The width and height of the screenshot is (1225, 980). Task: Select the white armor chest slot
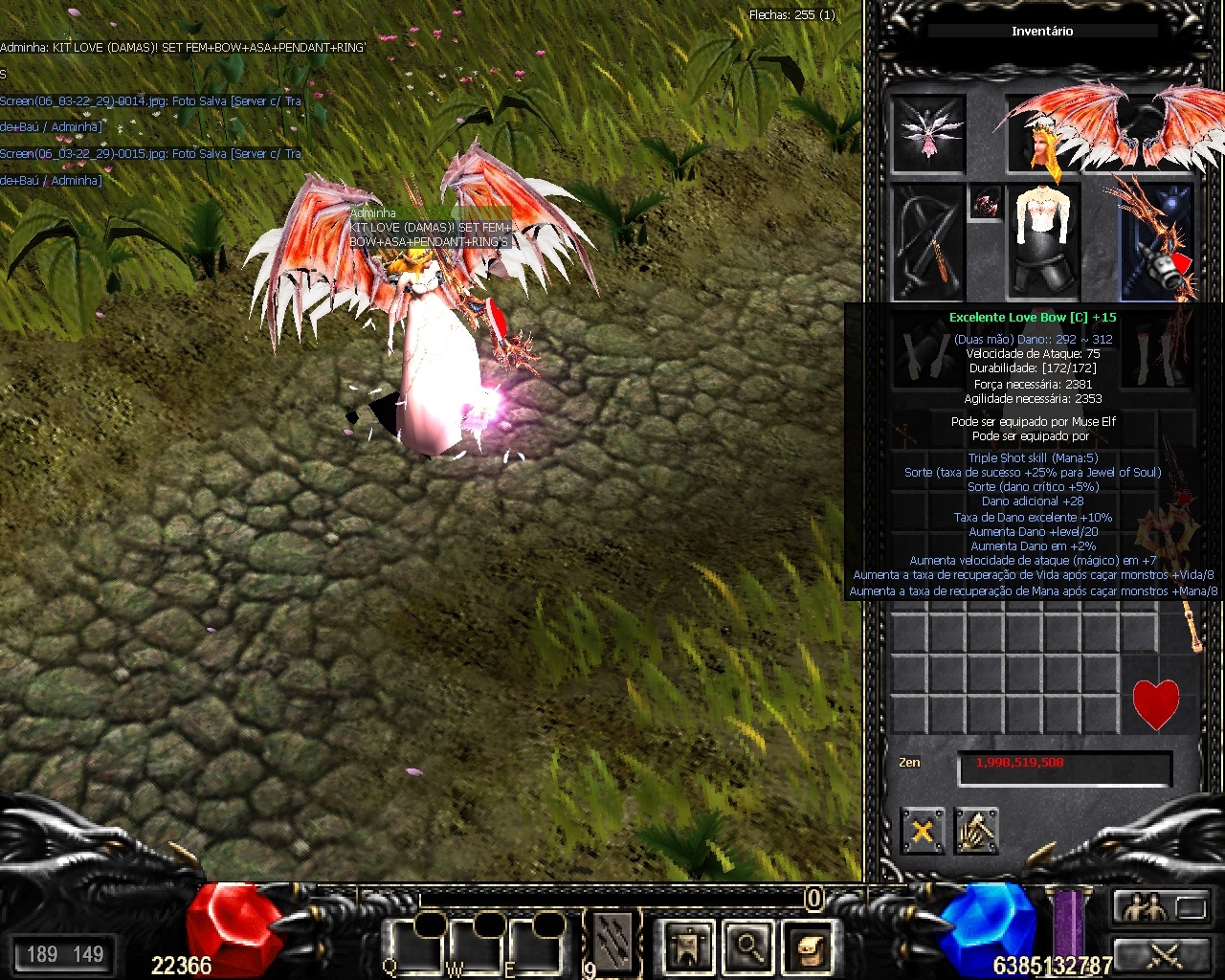(x=1043, y=239)
